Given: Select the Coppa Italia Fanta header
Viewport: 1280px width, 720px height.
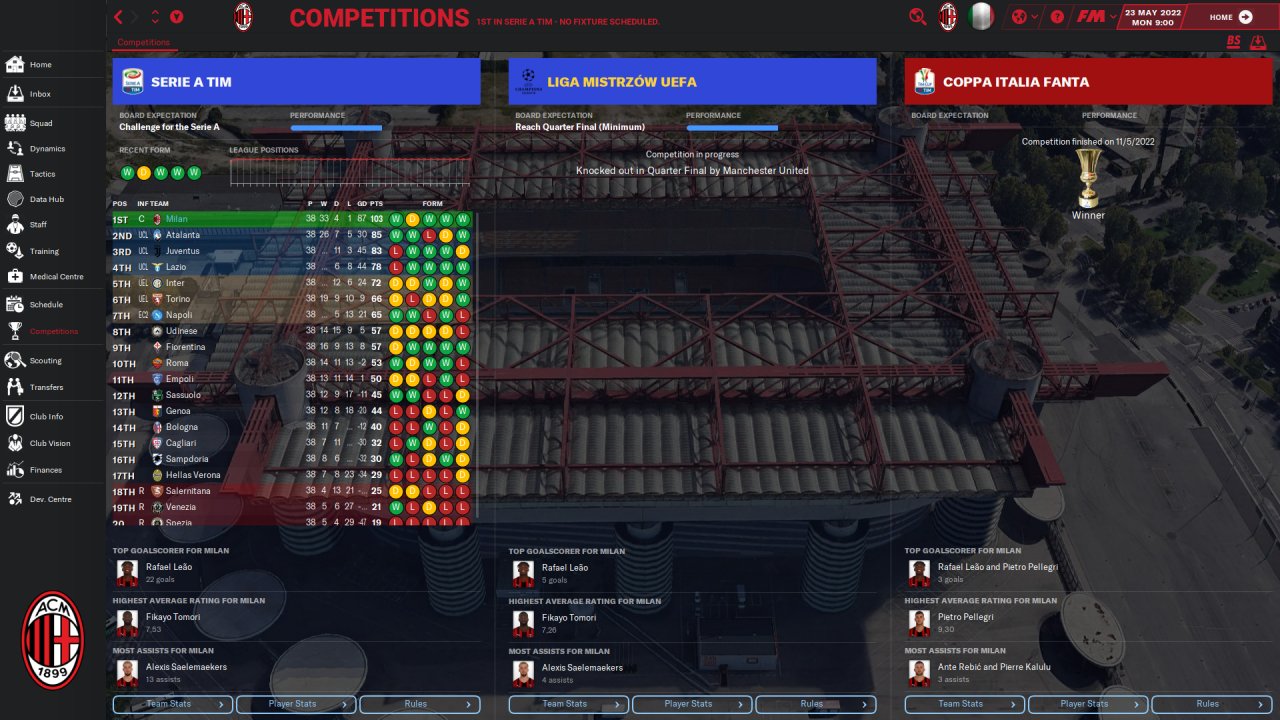Looking at the screenshot, I should pos(1088,82).
